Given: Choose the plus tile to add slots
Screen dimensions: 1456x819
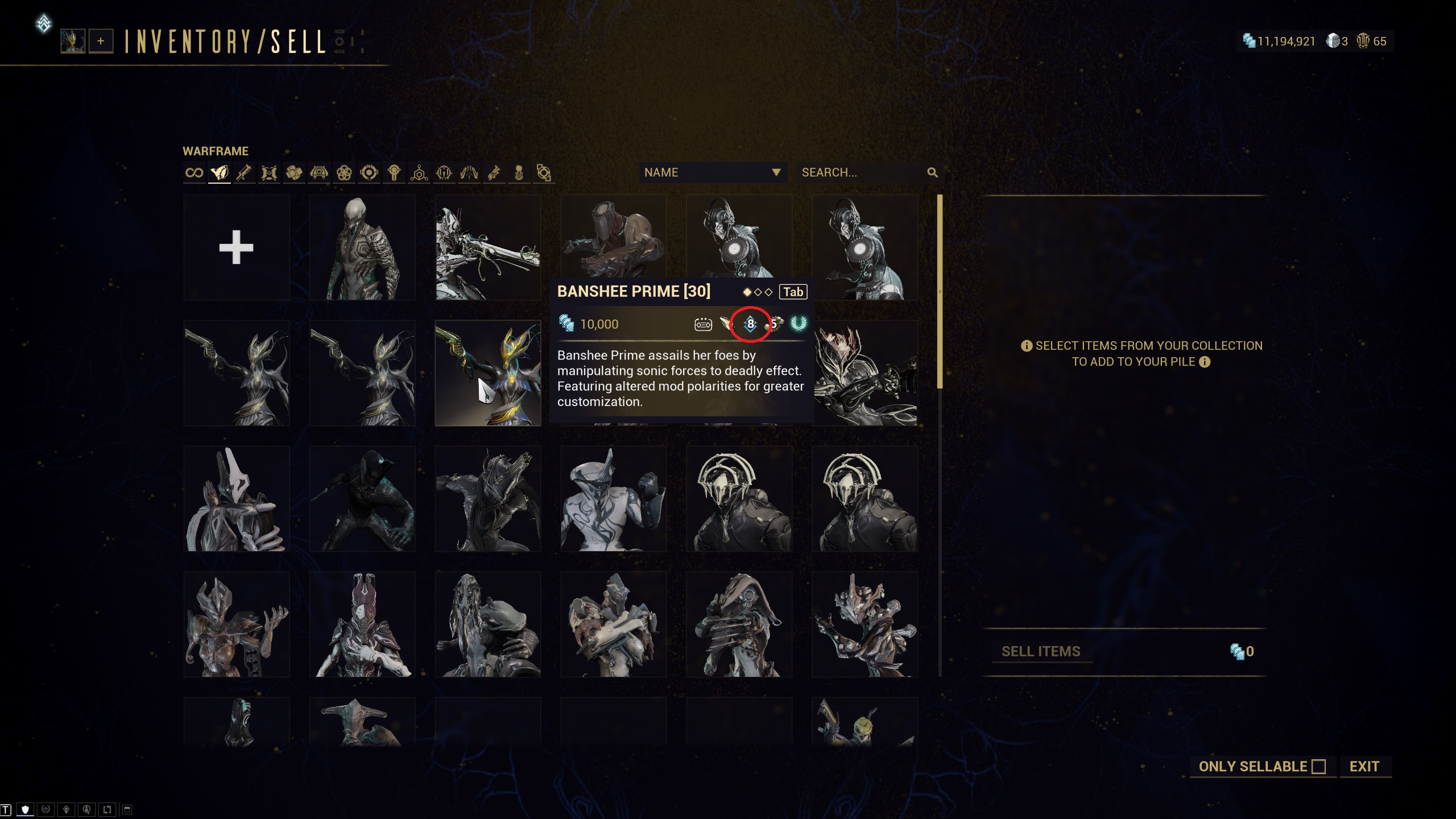Looking at the screenshot, I should (x=236, y=247).
